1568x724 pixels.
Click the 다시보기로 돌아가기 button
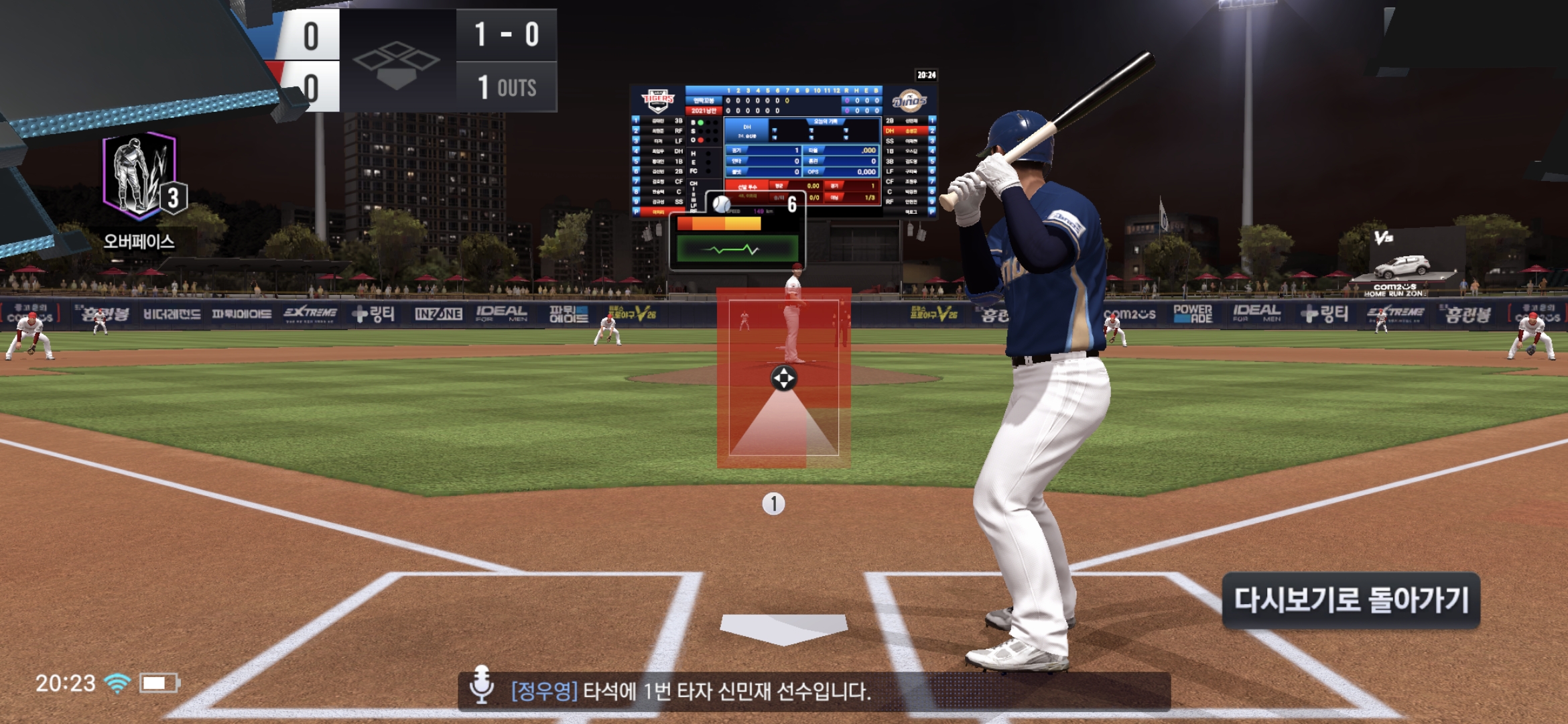coord(1351,600)
